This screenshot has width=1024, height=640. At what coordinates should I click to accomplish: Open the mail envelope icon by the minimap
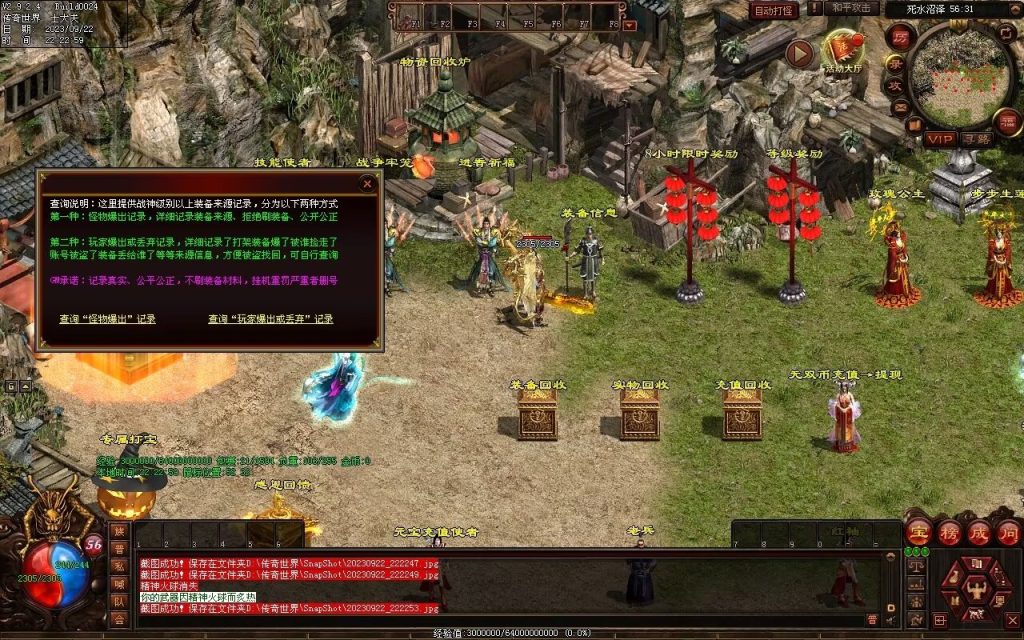point(900,107)
